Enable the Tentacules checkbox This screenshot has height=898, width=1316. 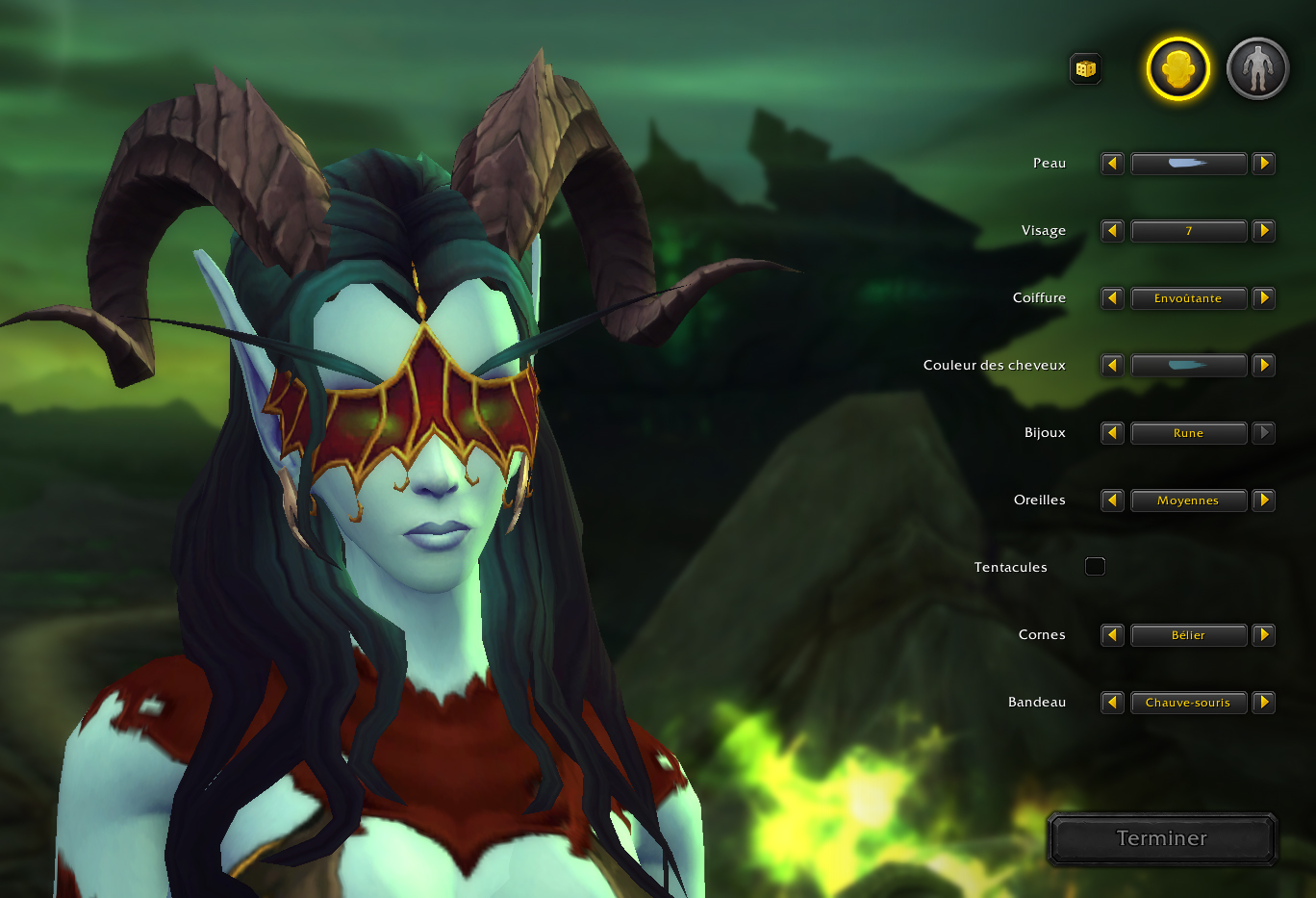(x=1095, y=566)
